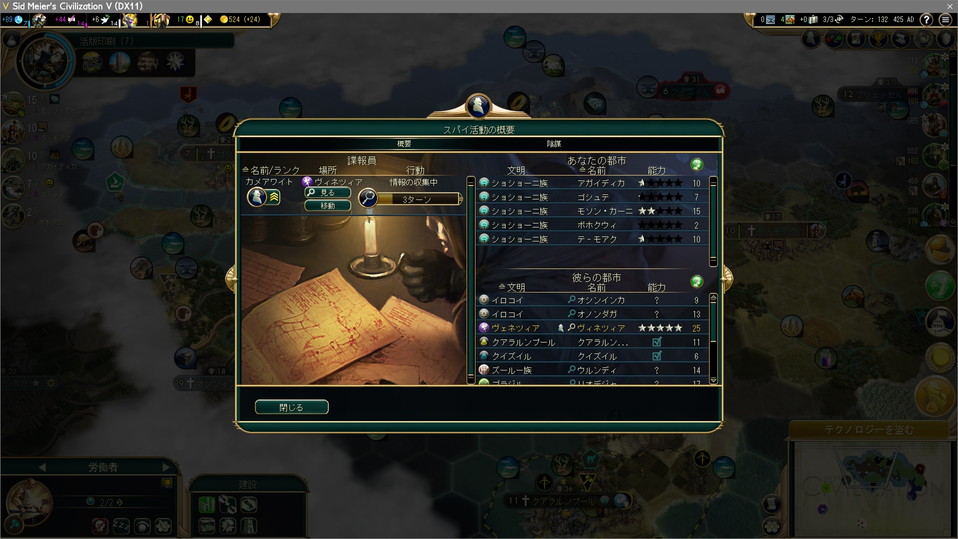Click the テ・モアク city row
The image size is (958, 539).
click(592, 239)
